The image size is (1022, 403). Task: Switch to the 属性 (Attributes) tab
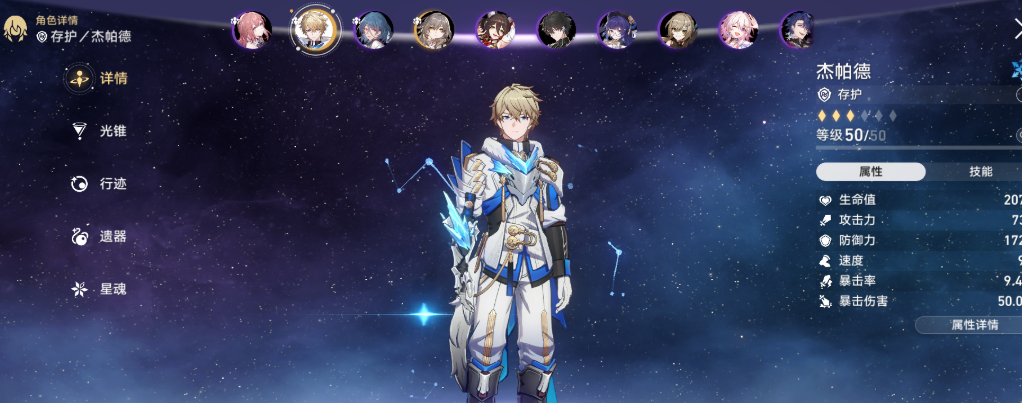click(x=870, y=172)
